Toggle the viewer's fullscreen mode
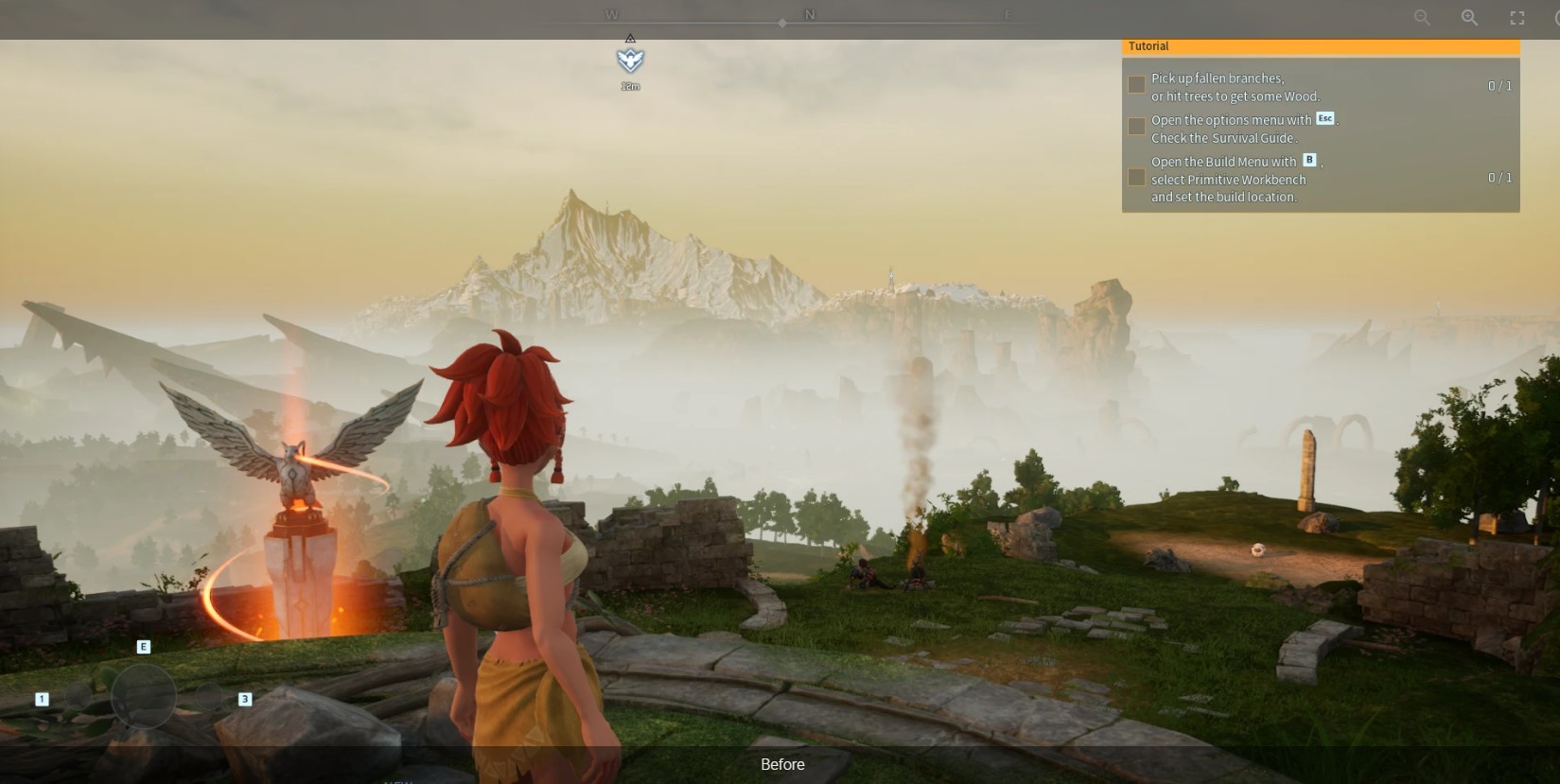1560x784 pixels. coord(1517,18)
